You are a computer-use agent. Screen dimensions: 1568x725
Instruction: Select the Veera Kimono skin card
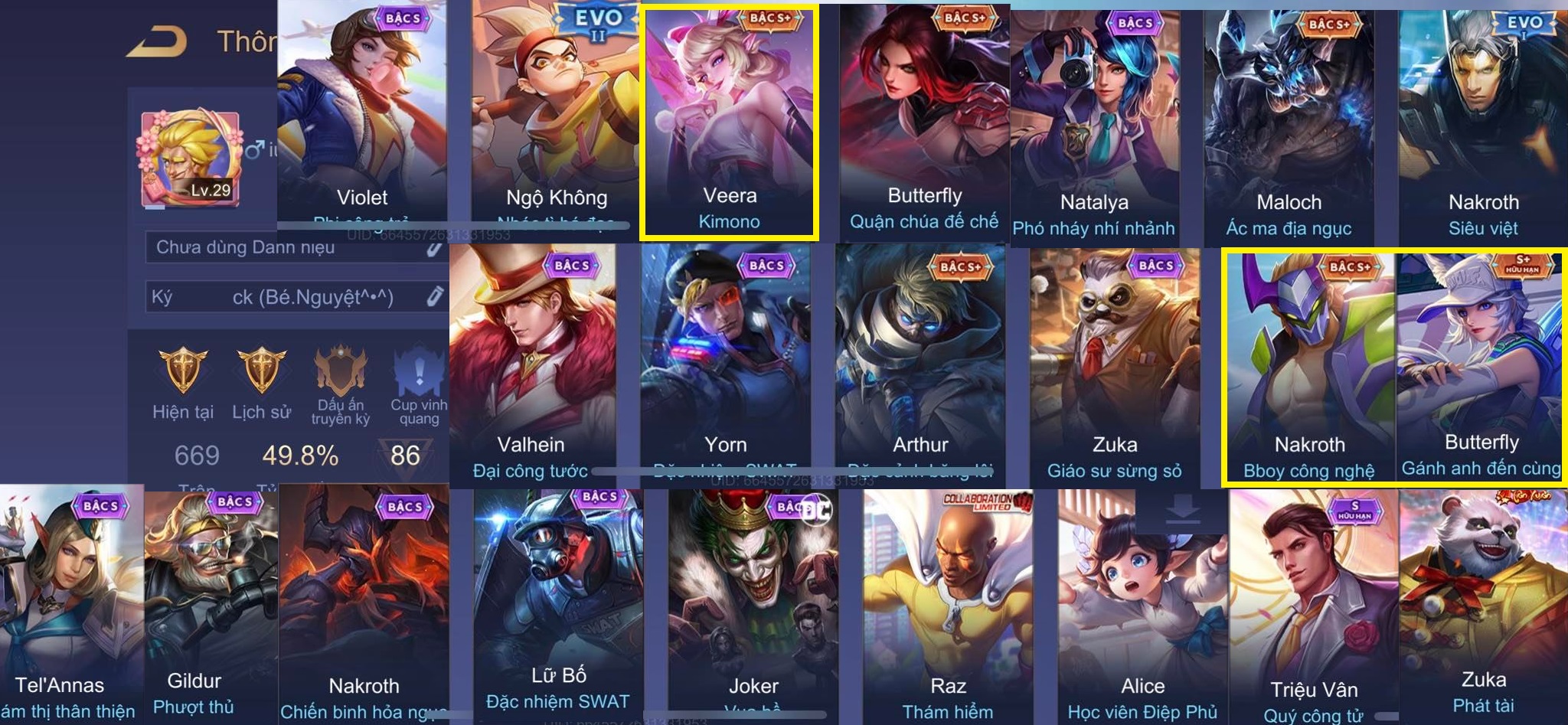(x=730, y=122)
